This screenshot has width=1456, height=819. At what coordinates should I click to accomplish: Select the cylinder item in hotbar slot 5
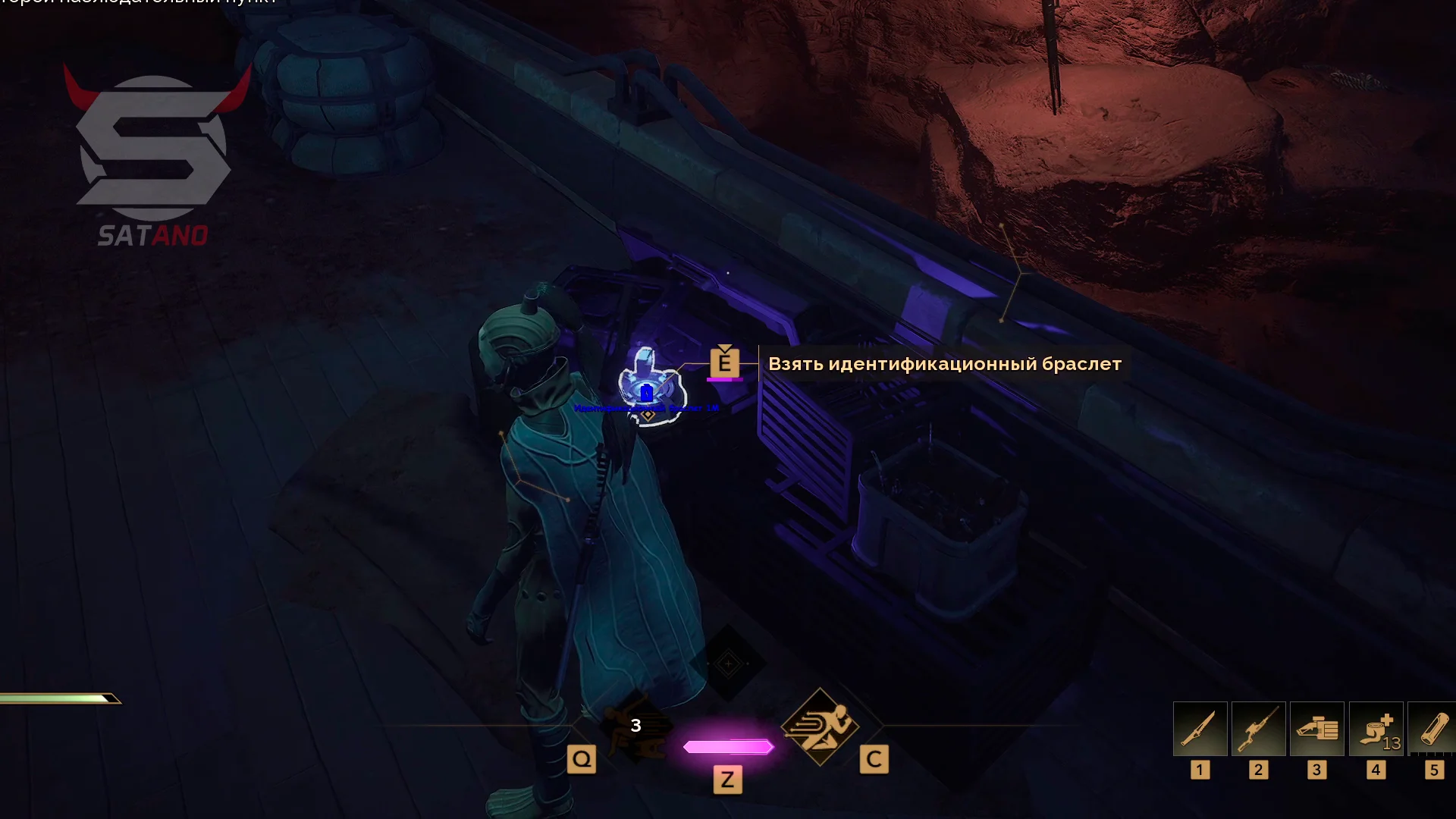1432,729
